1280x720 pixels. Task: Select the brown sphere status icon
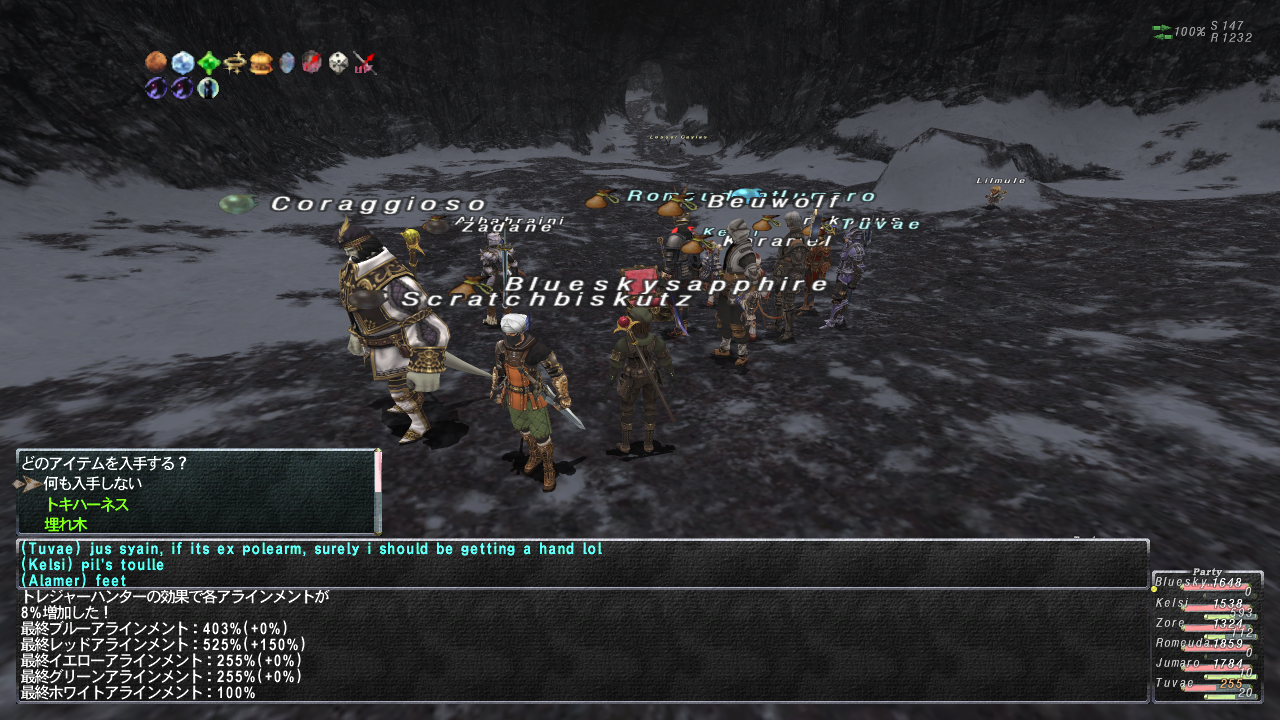(156, 63)
